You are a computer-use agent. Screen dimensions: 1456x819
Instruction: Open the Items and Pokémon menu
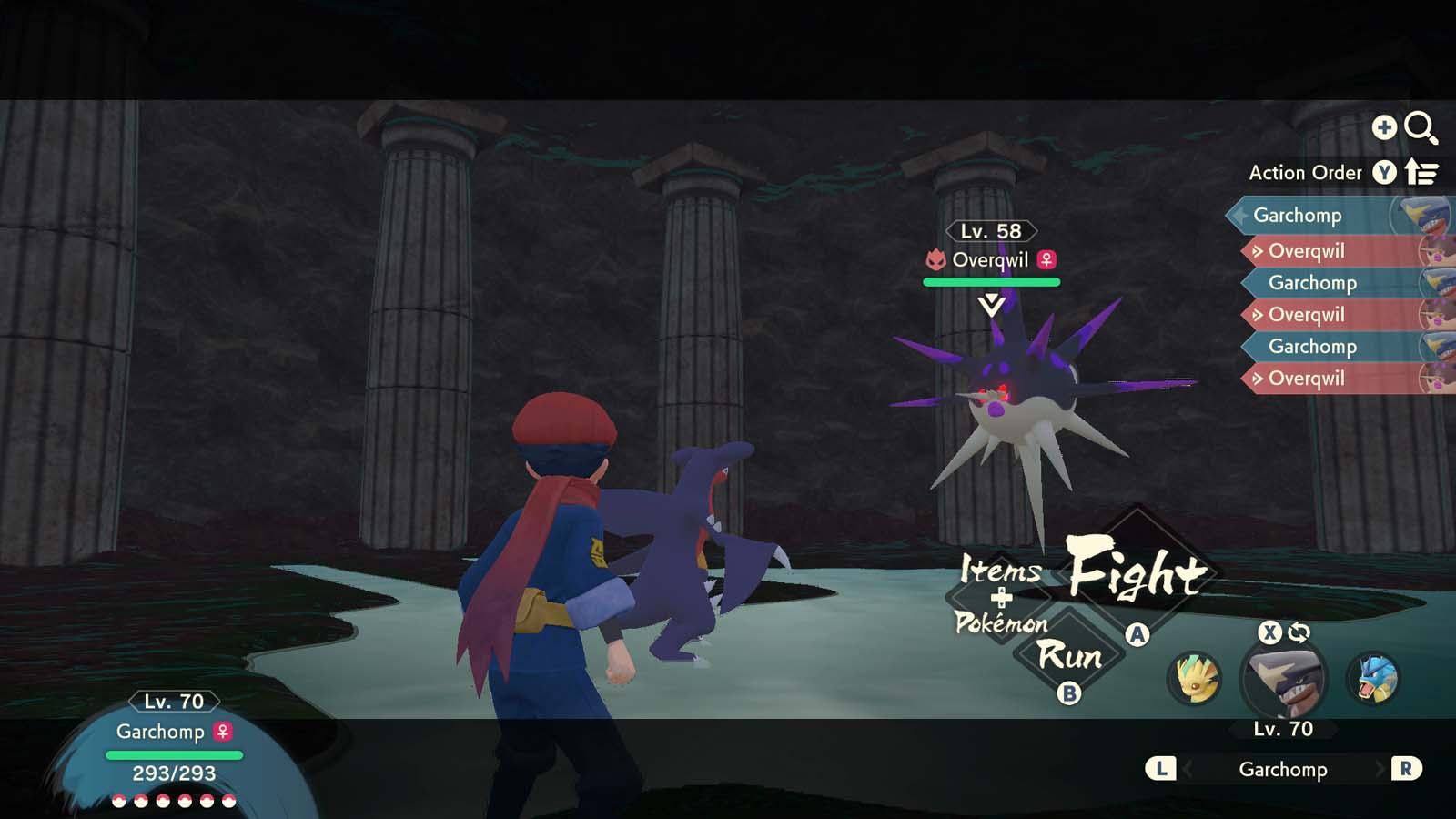(x=1002, y=597)
